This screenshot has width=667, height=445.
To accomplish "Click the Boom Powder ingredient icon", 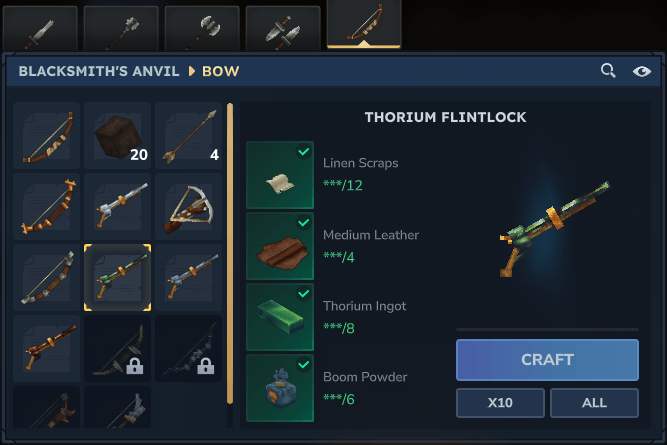I will click(280, 388).
